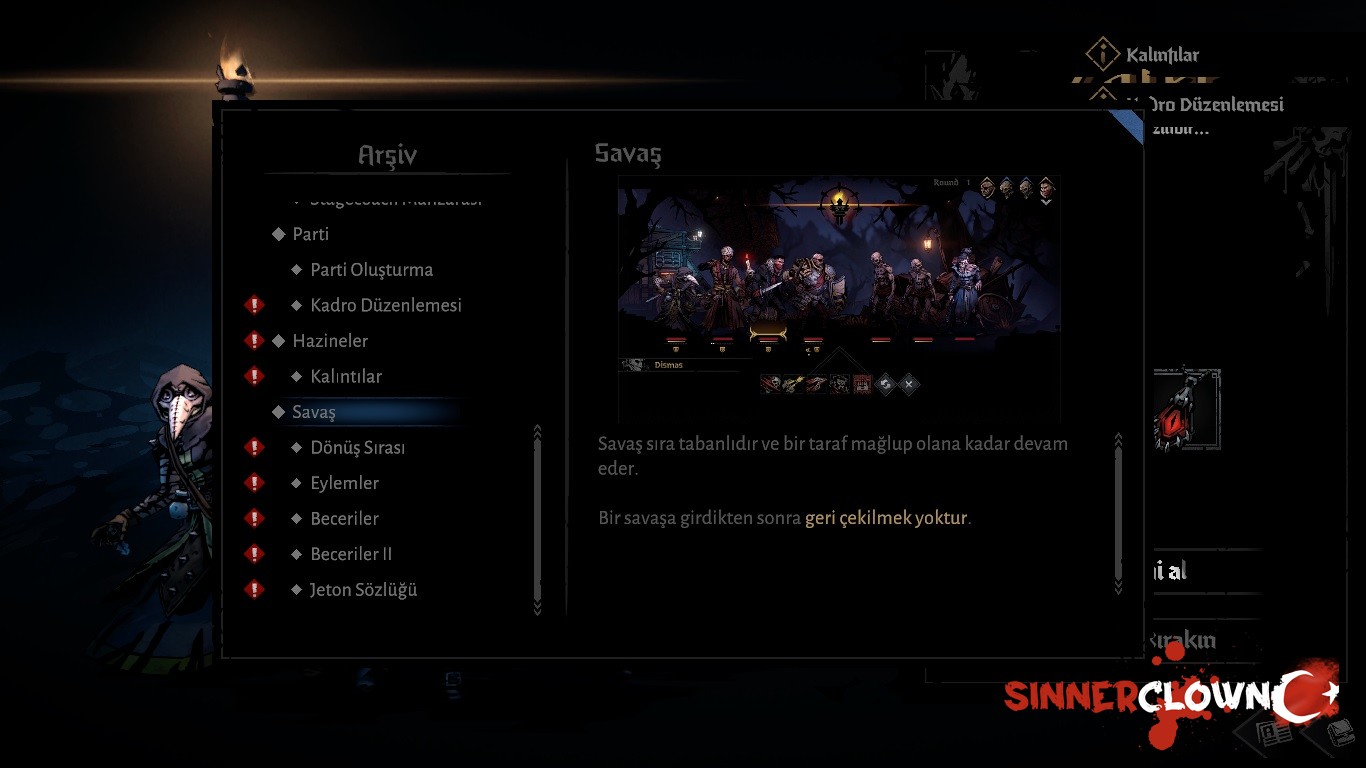This screenshot has height=768, width=1366.
Task: Click the archive list scrollbar
Action: click(x=537, y=520)
